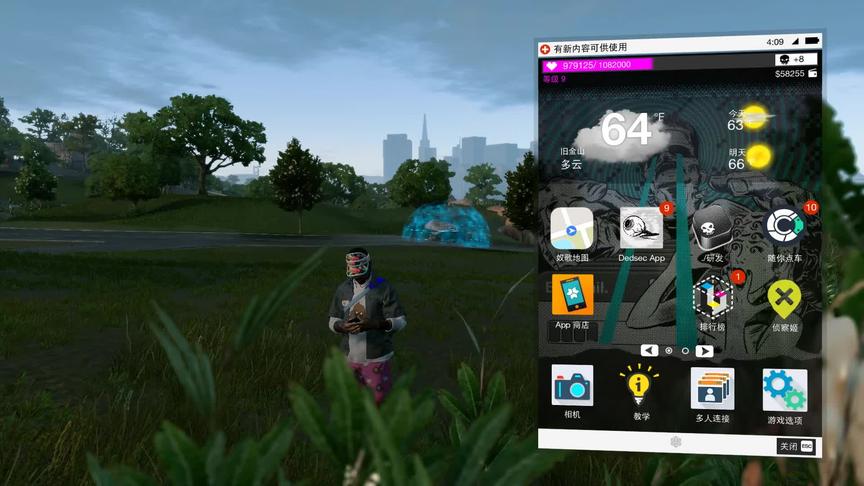This screenshot has width=864, height=486.
Task: Launch the Camera app (相机)
Action: tap(572, 386)
